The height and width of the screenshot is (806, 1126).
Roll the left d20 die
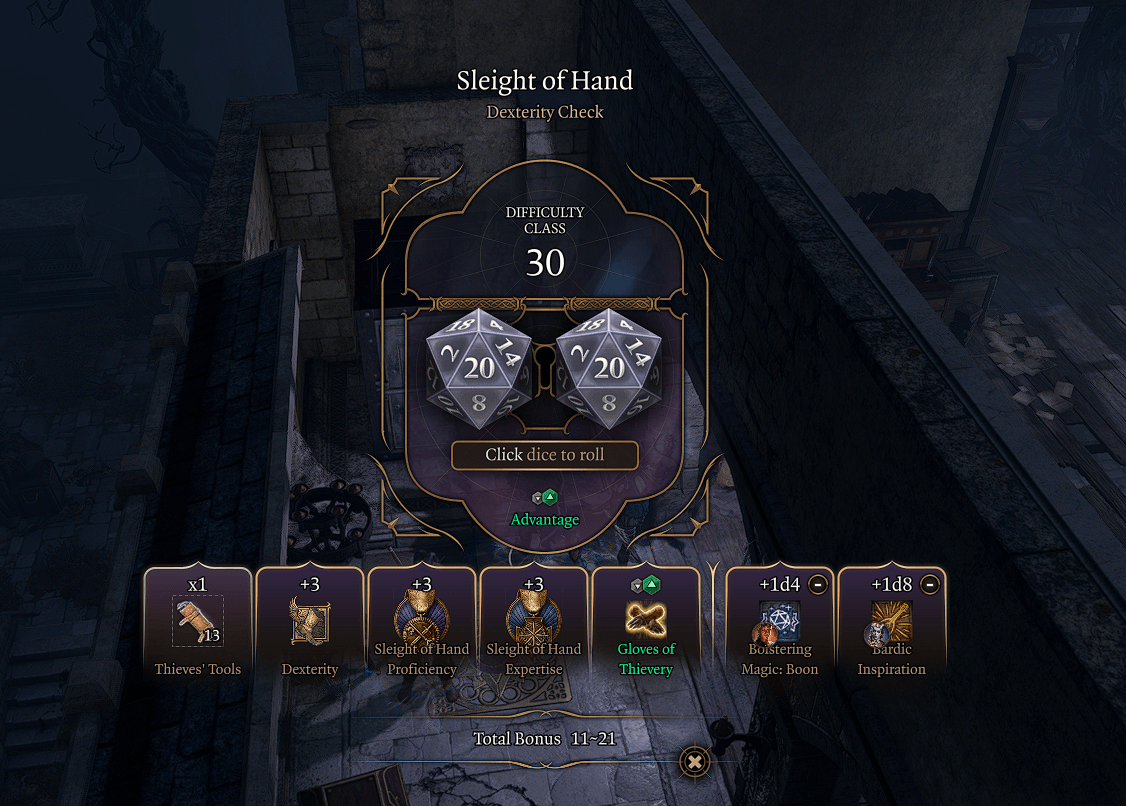point(479,366)
